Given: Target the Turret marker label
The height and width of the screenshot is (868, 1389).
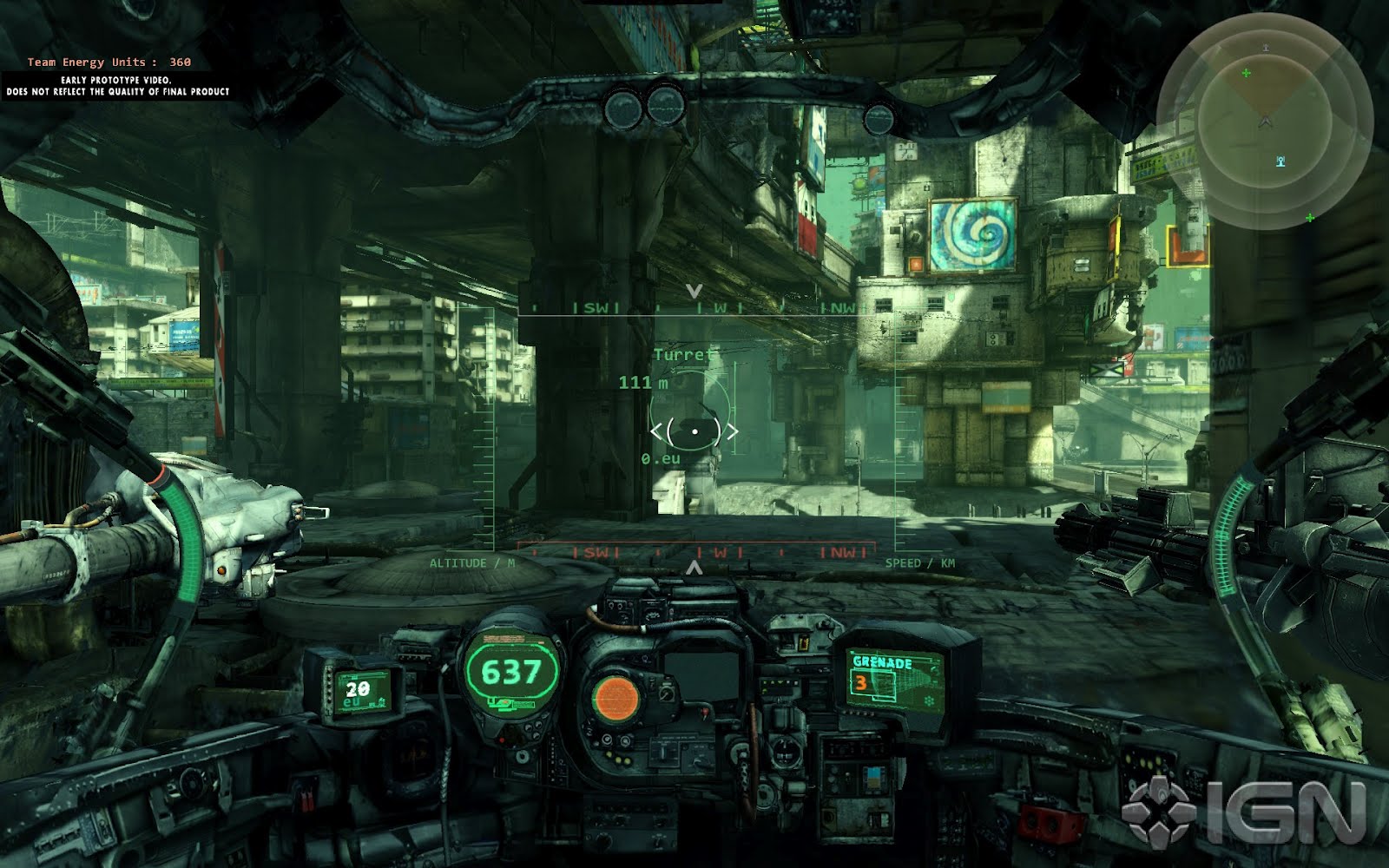Looking at the screenshot, I should point(684,355).
